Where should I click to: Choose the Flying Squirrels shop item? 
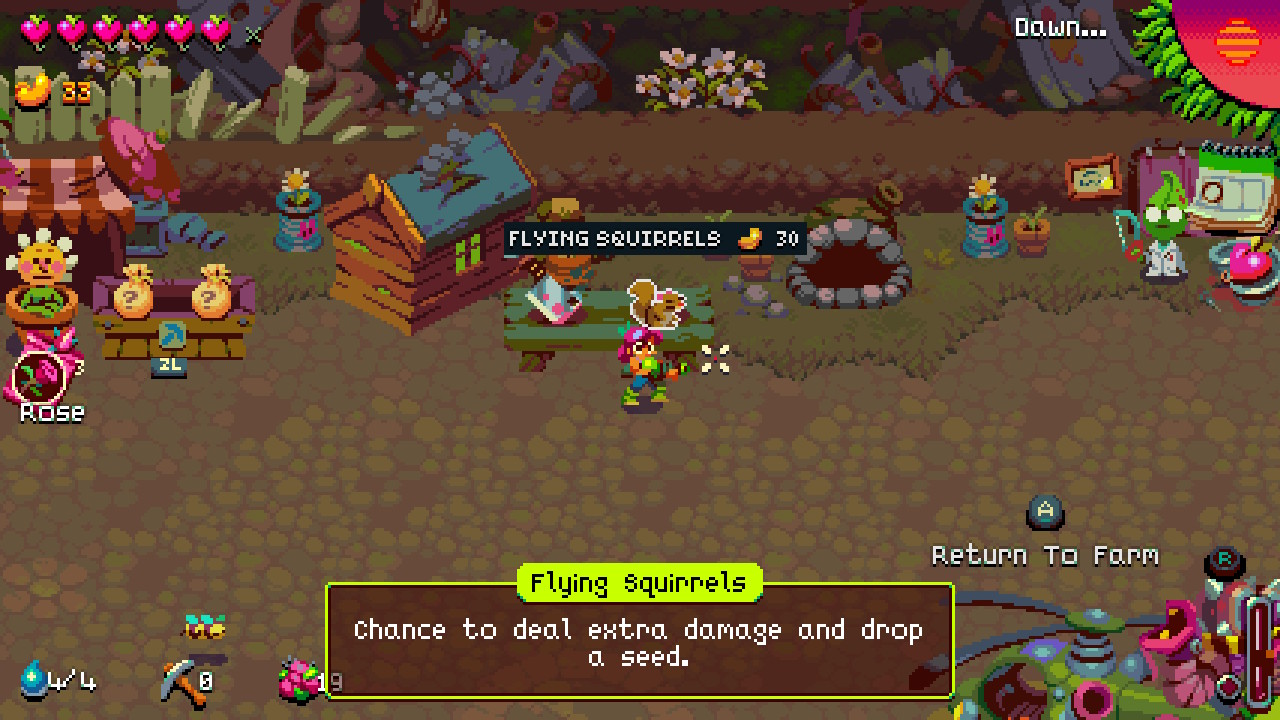pos(656,303)
